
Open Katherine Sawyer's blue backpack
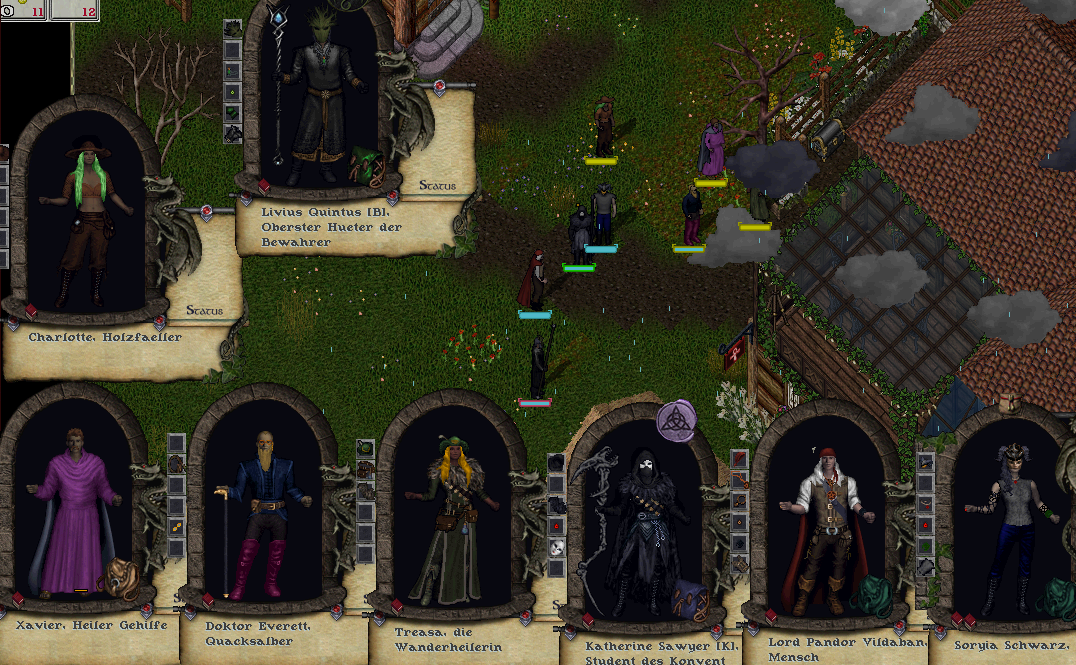[690, 599]
